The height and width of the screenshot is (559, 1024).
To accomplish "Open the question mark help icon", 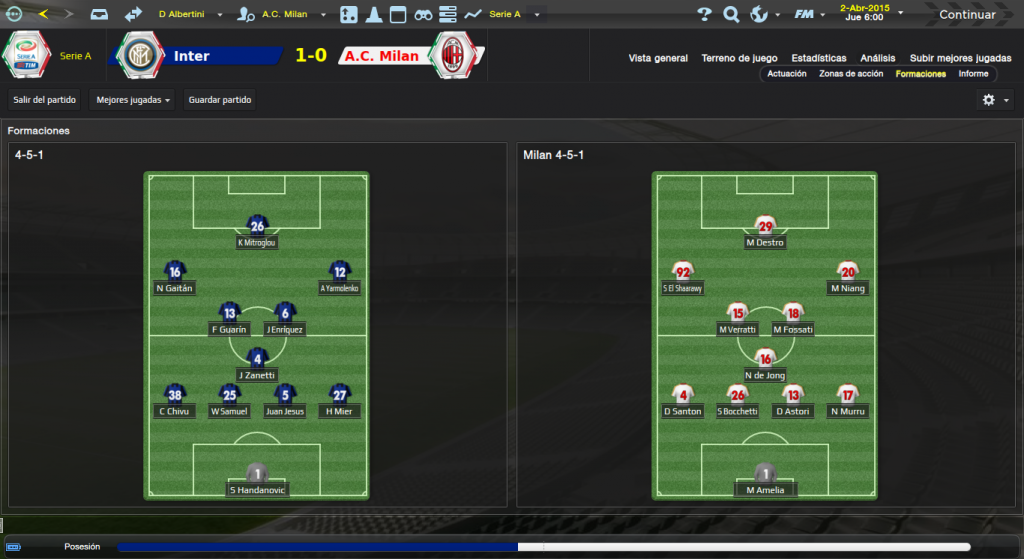I will [x=704, y=15].
